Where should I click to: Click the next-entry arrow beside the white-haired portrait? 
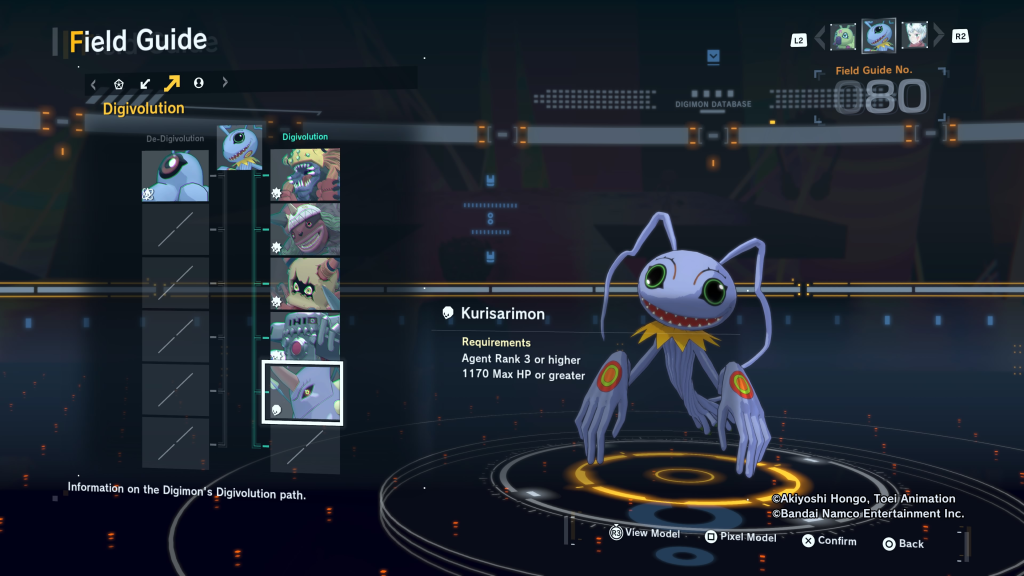coord(938,38)
